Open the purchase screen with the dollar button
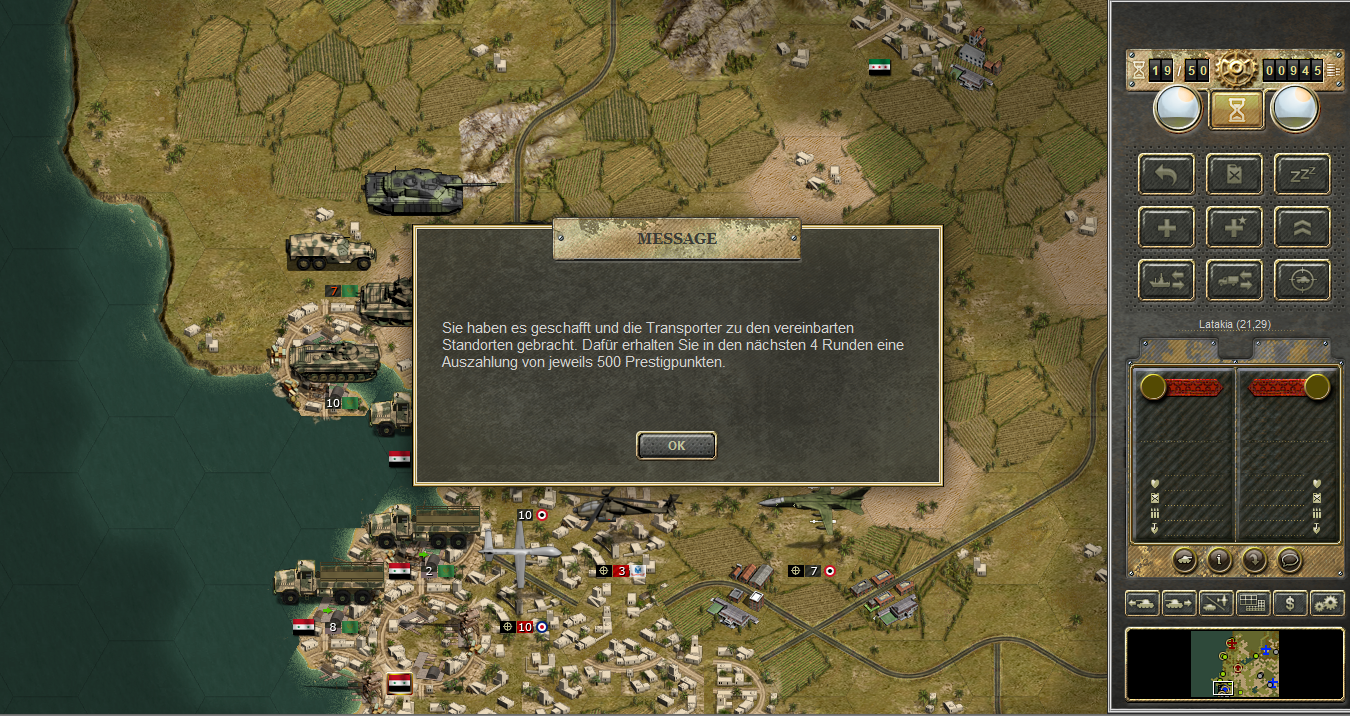This screenshot has width=1350, height=716. 1290,603
